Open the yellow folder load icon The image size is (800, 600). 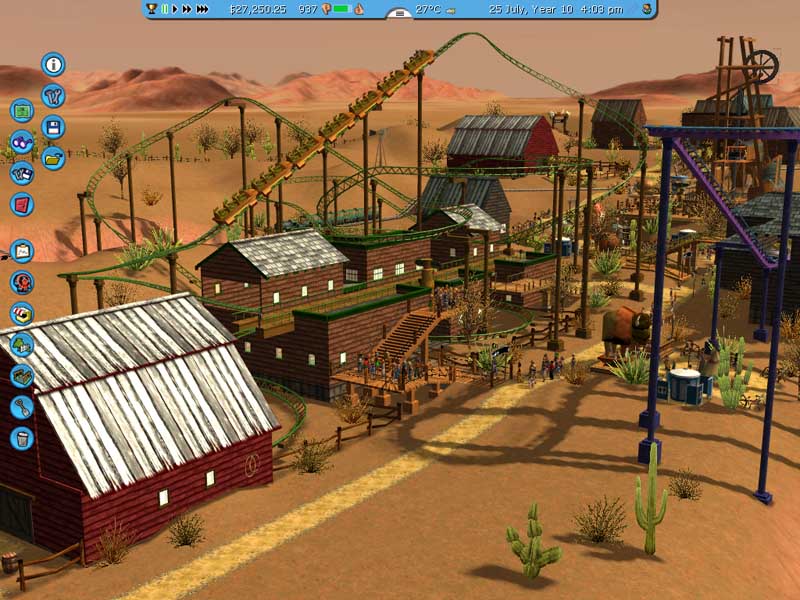[53, 157]
